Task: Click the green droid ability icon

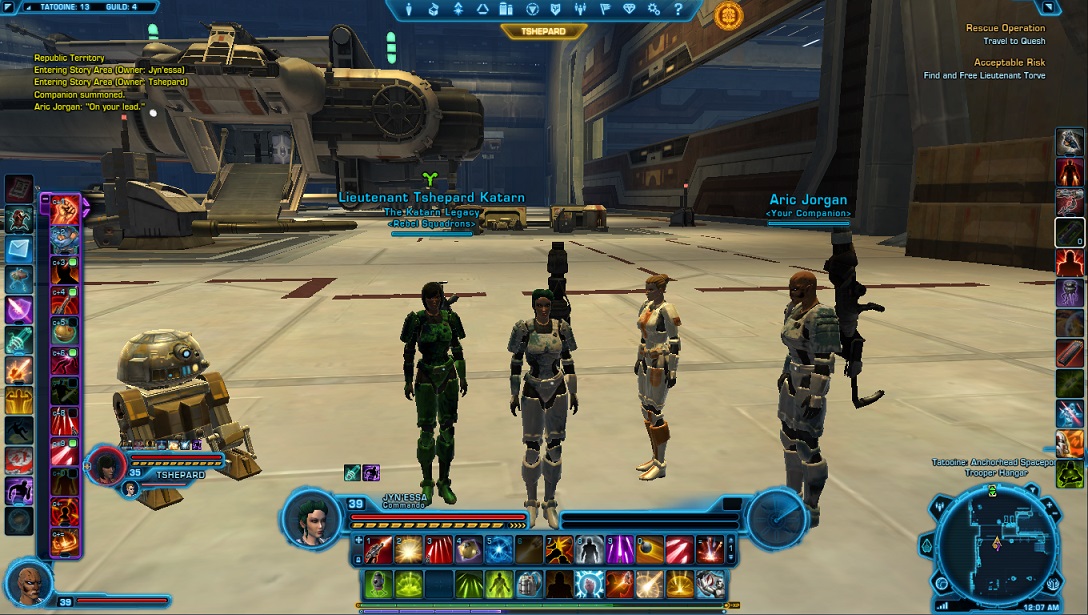Action: tap(378, 583)
